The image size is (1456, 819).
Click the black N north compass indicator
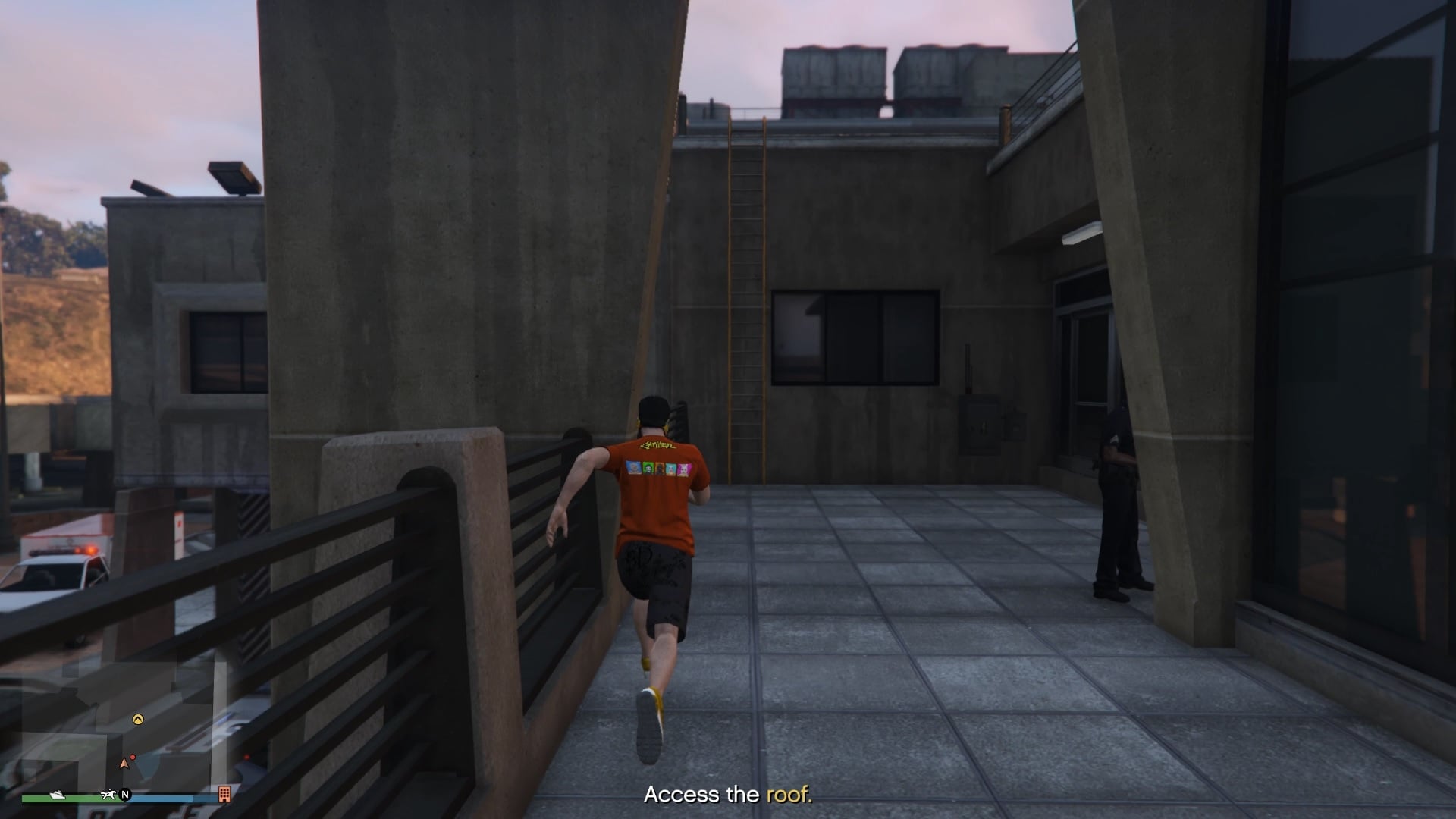[x=125, y=795]
